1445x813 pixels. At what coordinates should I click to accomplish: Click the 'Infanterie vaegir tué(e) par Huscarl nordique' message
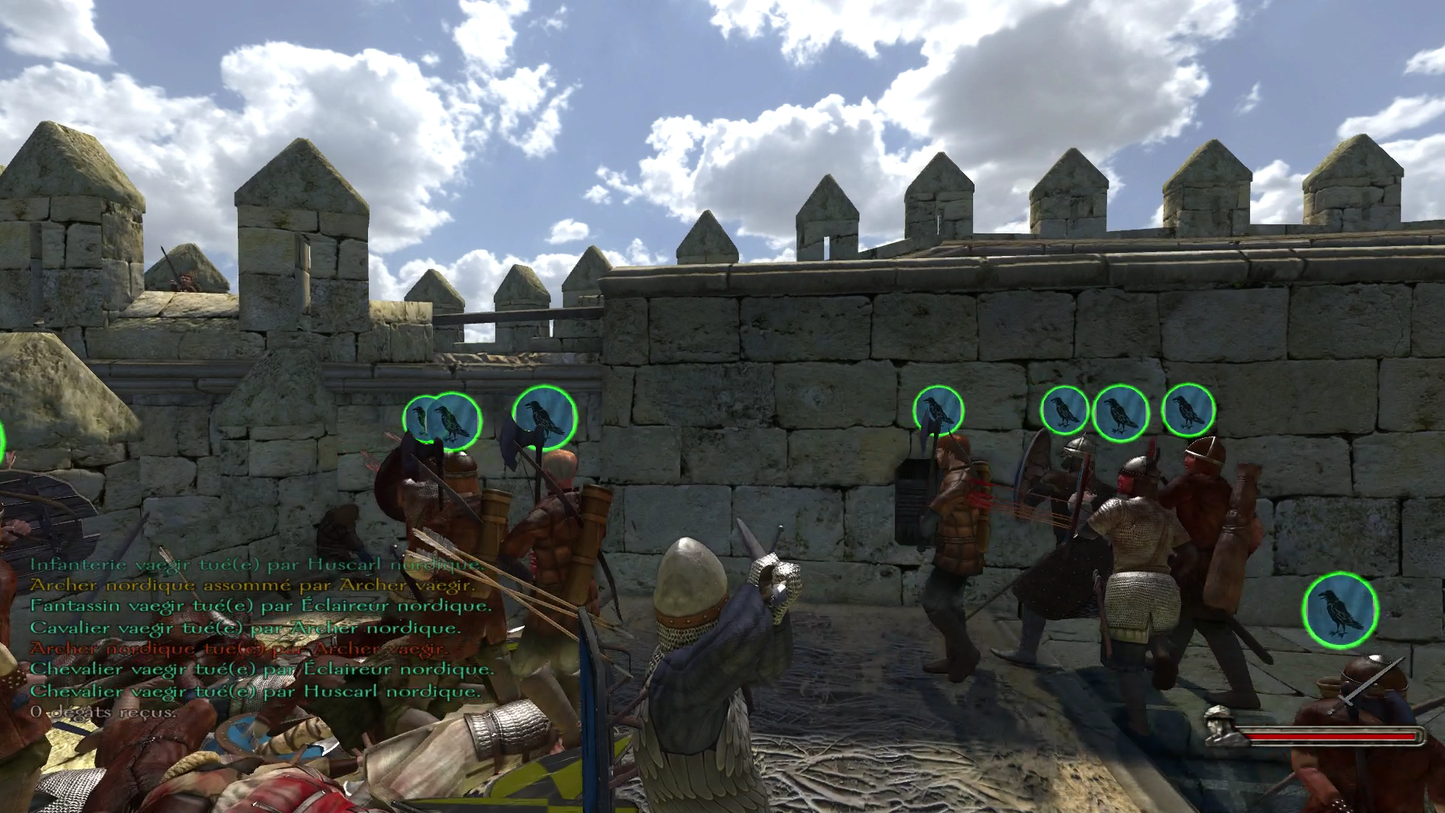click(x=253, y=565)
